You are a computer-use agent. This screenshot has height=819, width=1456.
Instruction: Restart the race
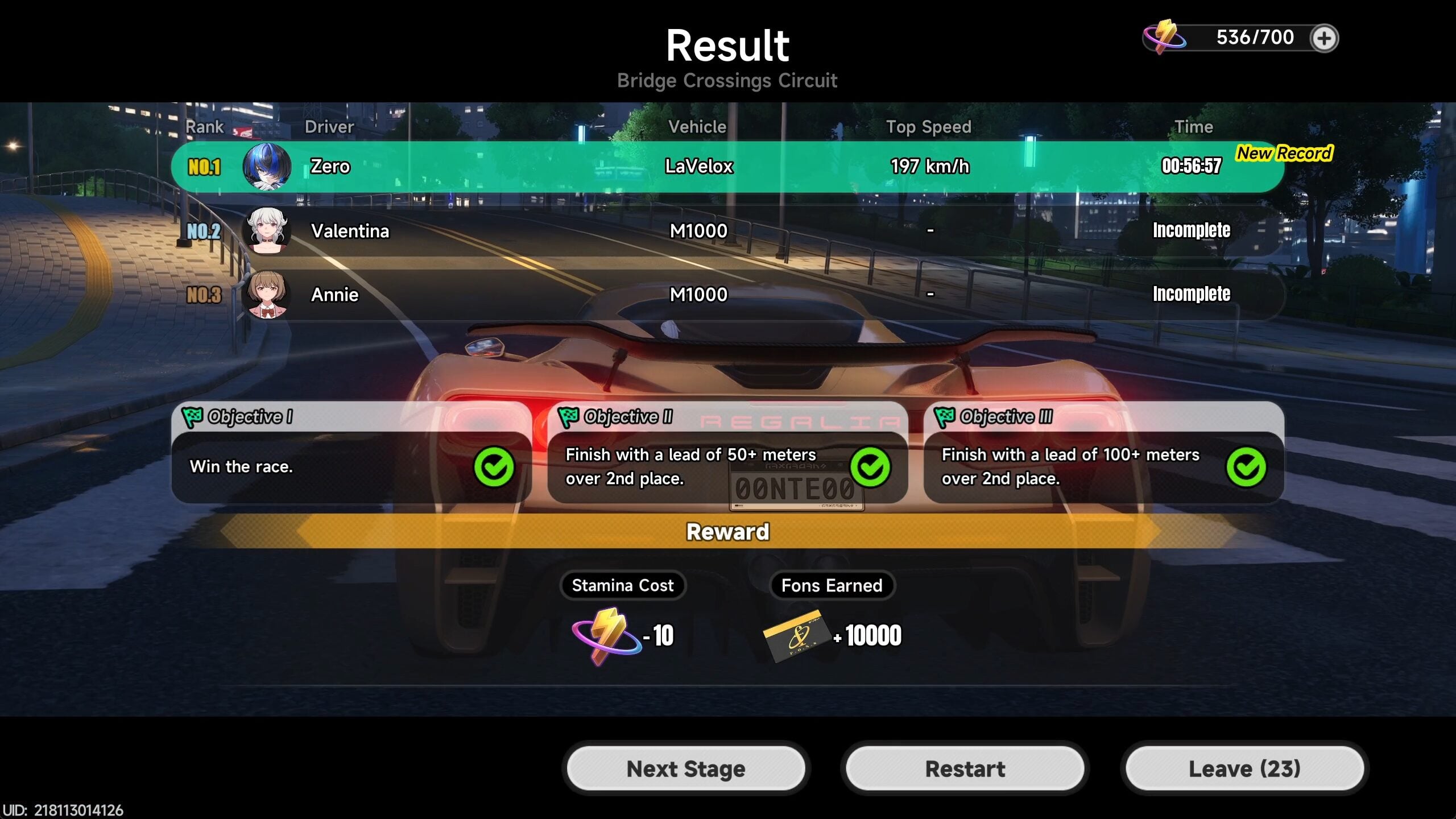965,768
